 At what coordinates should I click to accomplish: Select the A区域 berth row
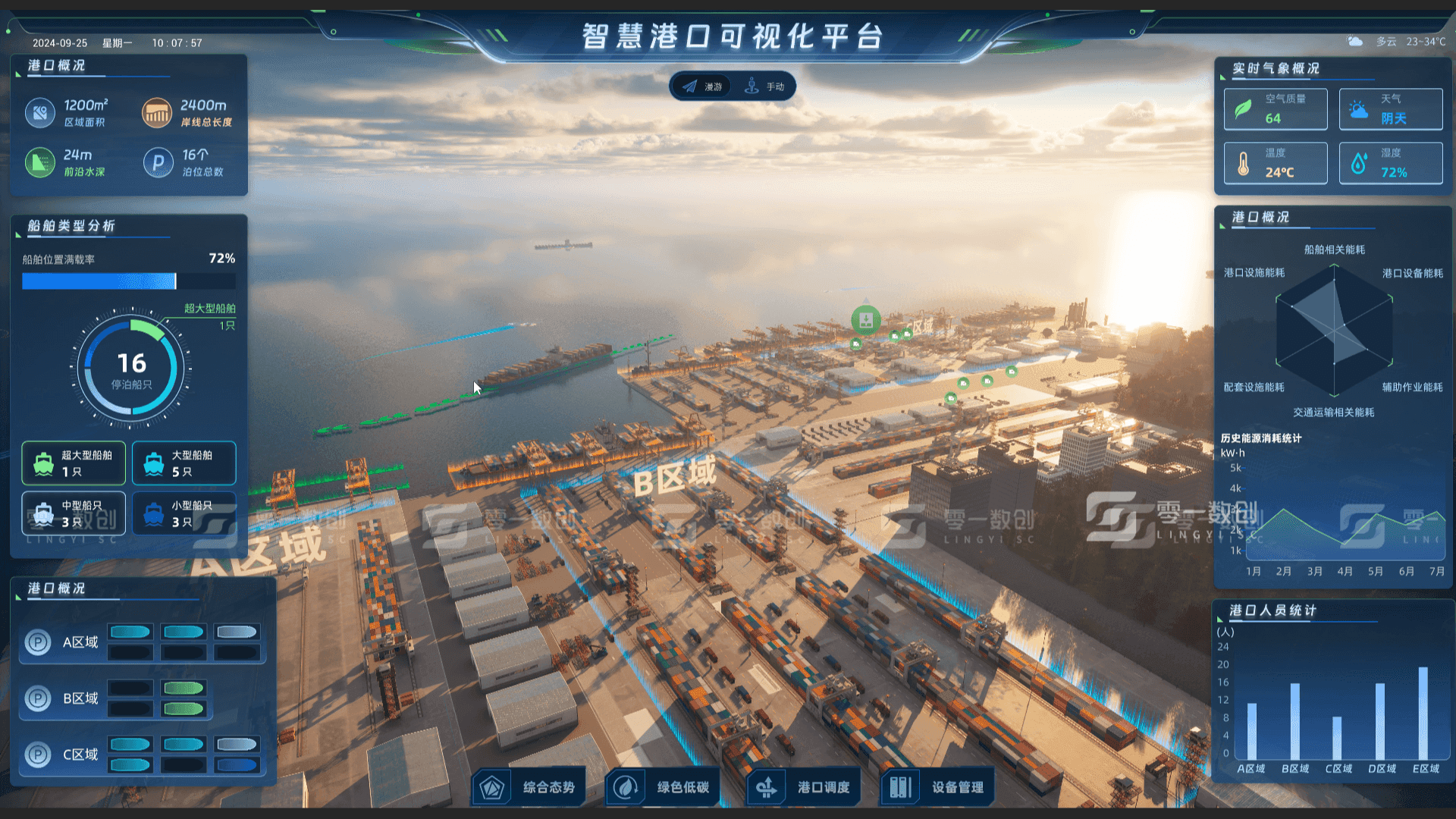[143, 642]
